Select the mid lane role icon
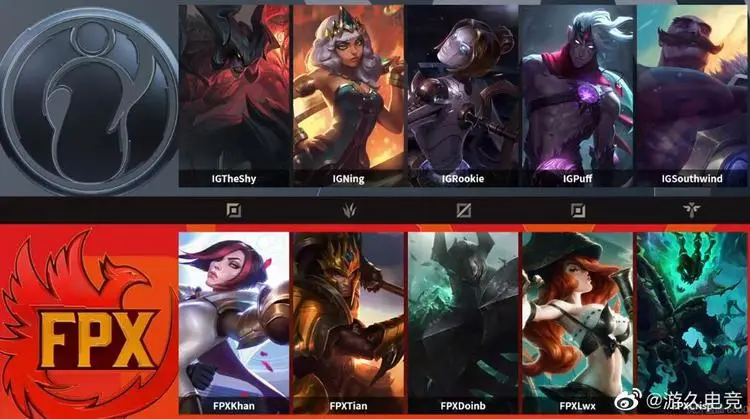This screenshot has height=419, width=750. [x=463, y=211]
